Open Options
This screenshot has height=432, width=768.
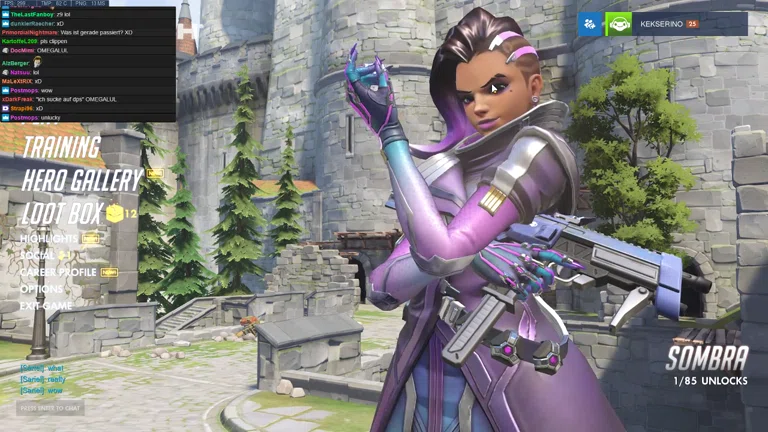pos(41,289)
